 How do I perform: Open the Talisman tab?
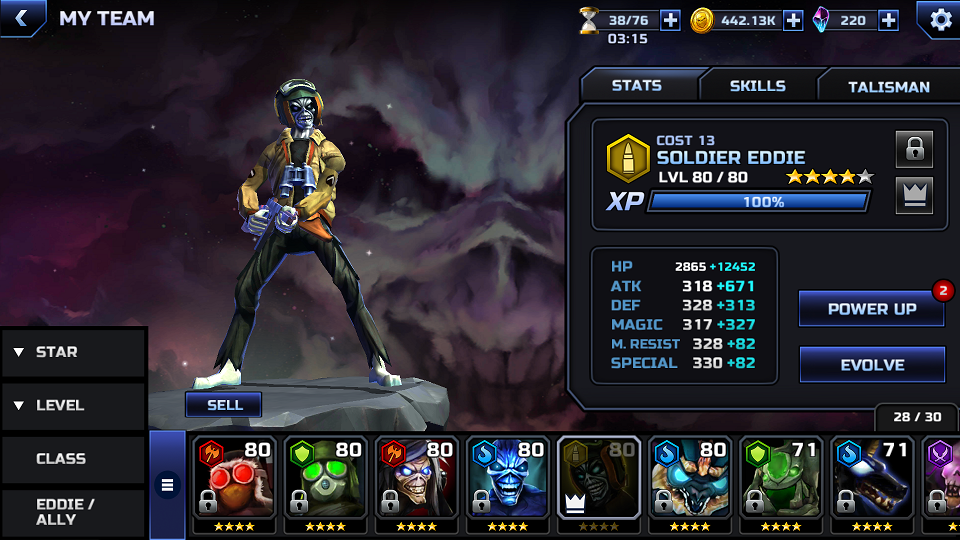click(888, 87)
